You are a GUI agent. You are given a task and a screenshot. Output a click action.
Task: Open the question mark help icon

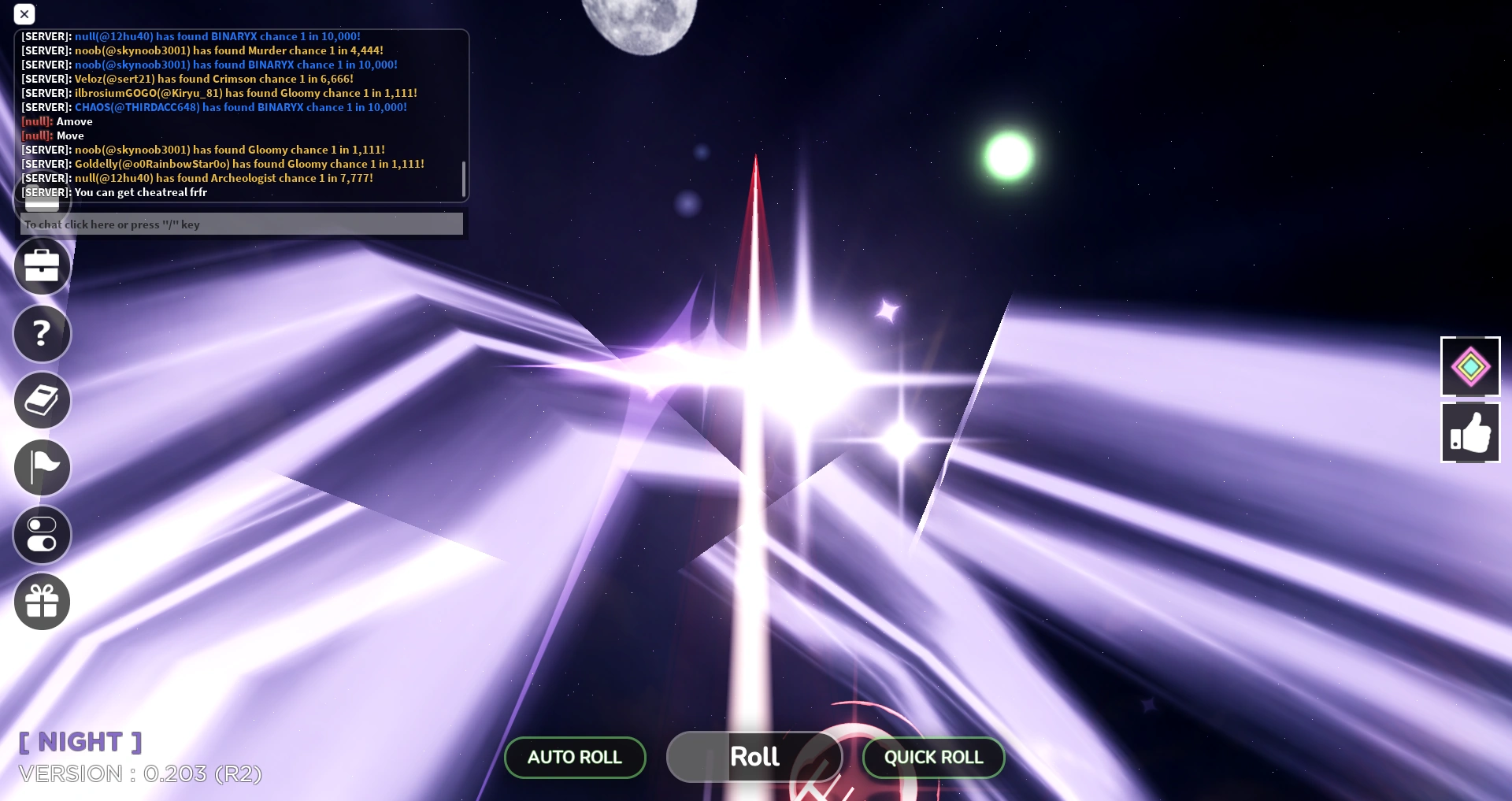coord(42,333)
